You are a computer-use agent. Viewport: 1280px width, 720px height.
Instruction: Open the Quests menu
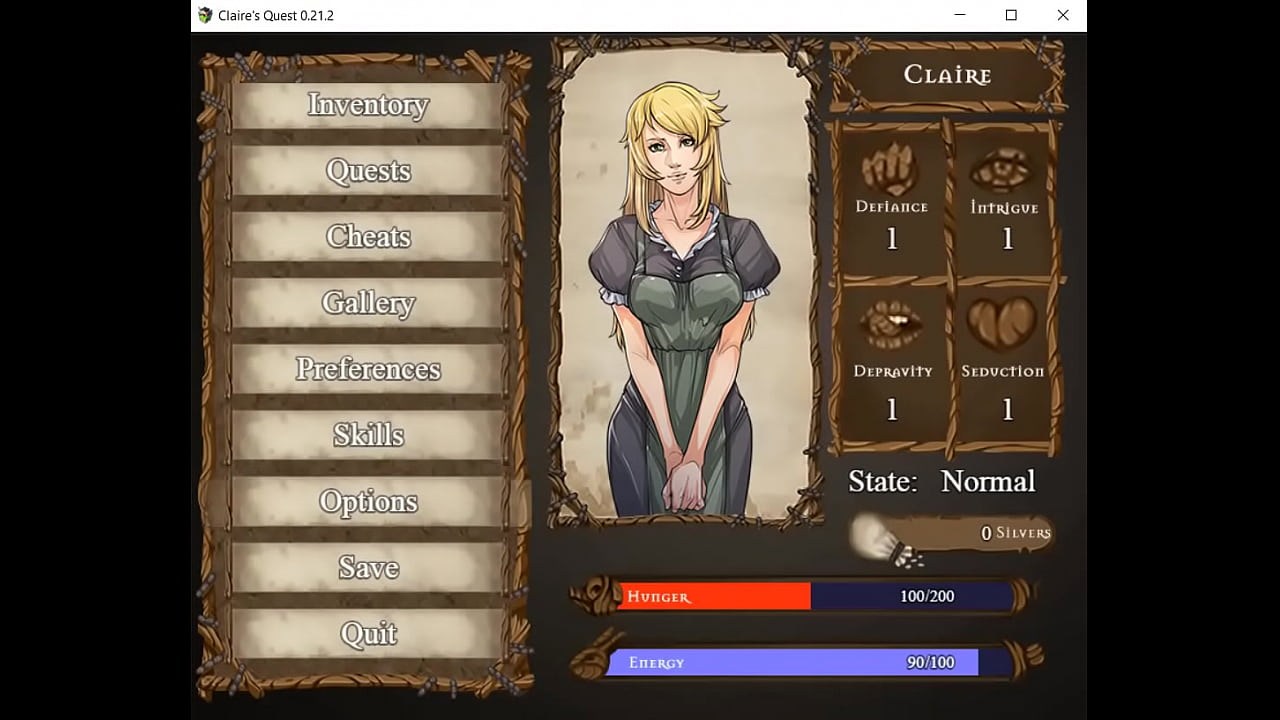coord(368,170)
